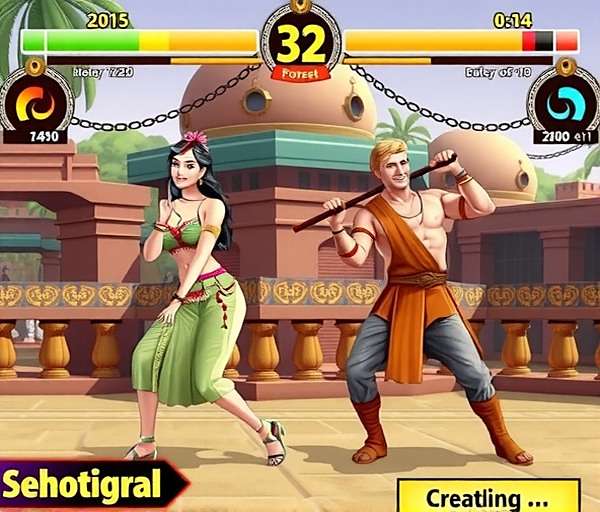Tap the orange swirl special icon
The image size is (600, 512).
(35, 102)
